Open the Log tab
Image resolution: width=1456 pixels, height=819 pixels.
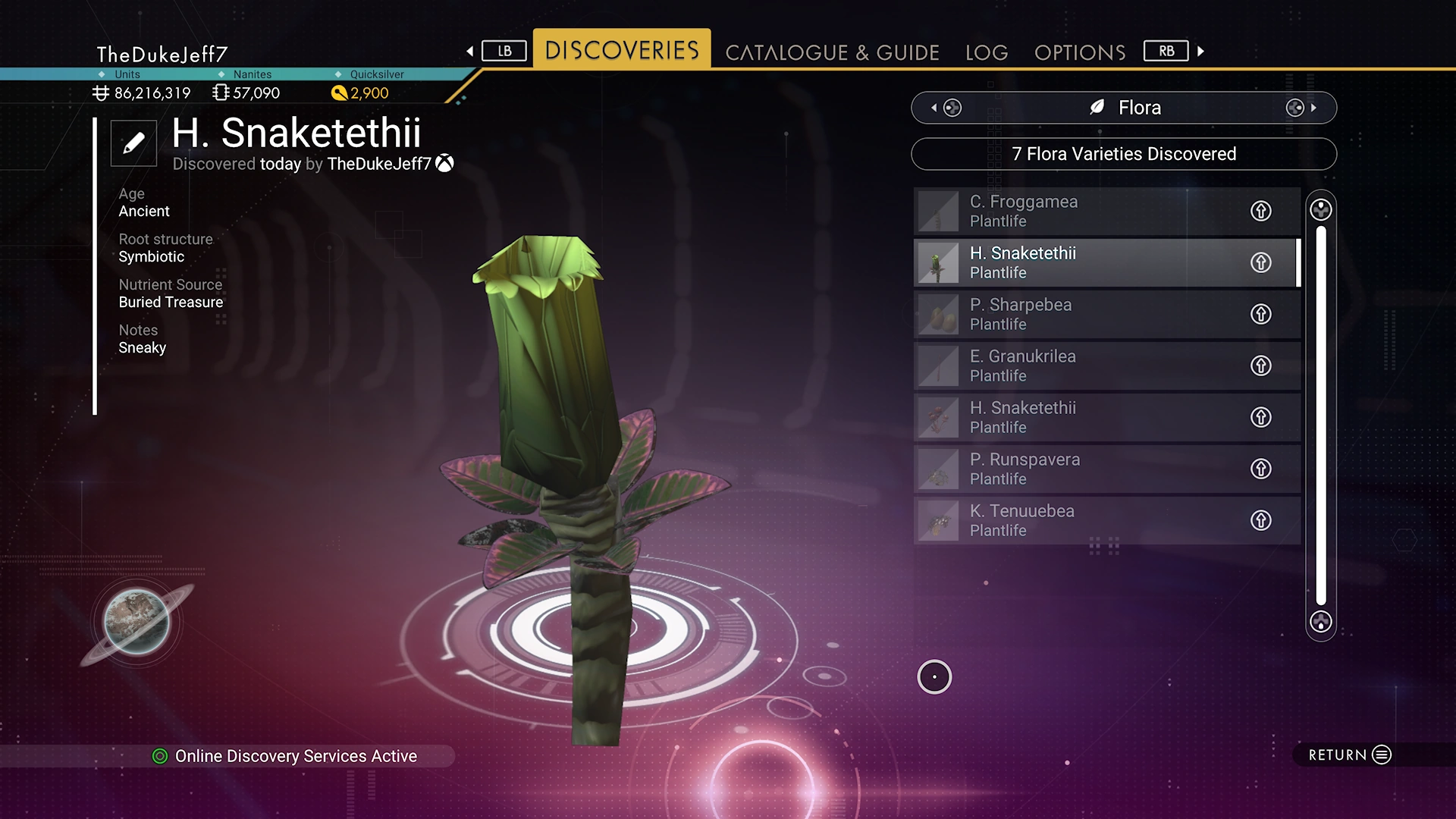987,52
